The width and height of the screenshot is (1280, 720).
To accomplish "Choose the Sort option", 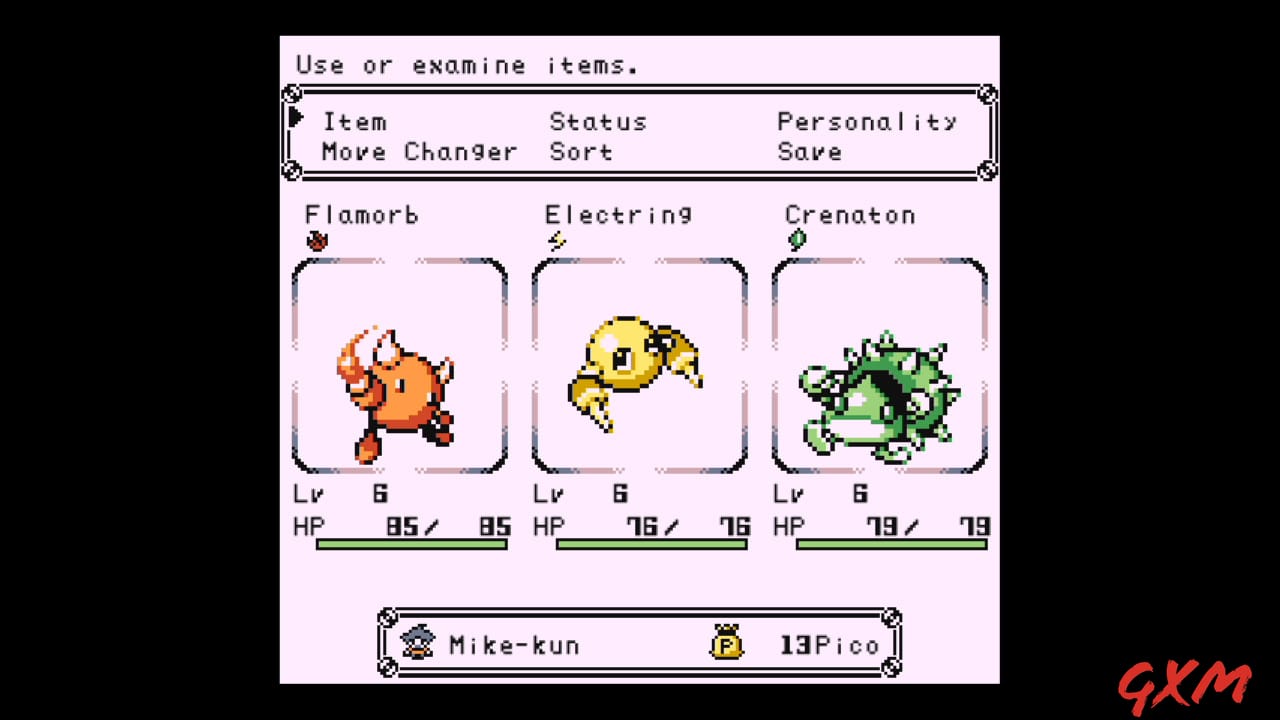I will click(581, 151).
